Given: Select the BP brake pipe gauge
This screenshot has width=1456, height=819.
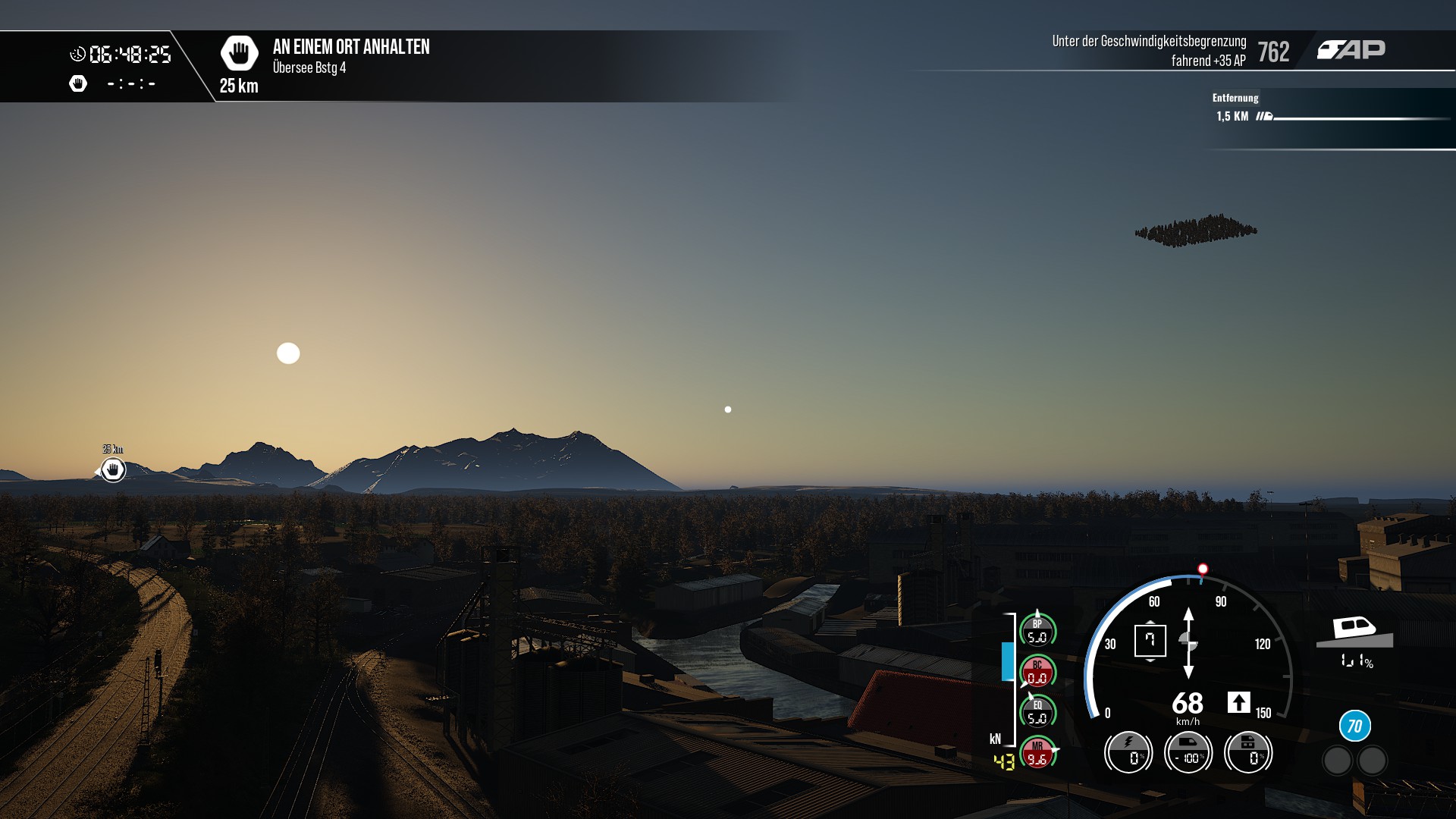Looking at the screenshot, I should pos(1037,631).
